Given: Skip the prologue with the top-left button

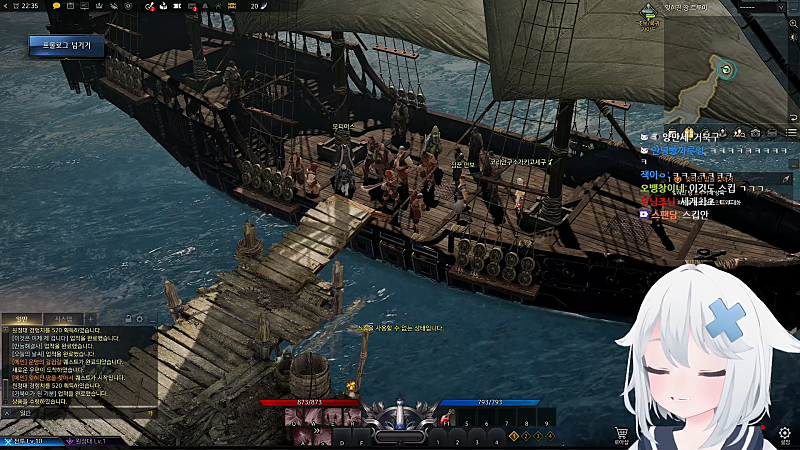Looking at the screenshot, I should pos(59,45).
